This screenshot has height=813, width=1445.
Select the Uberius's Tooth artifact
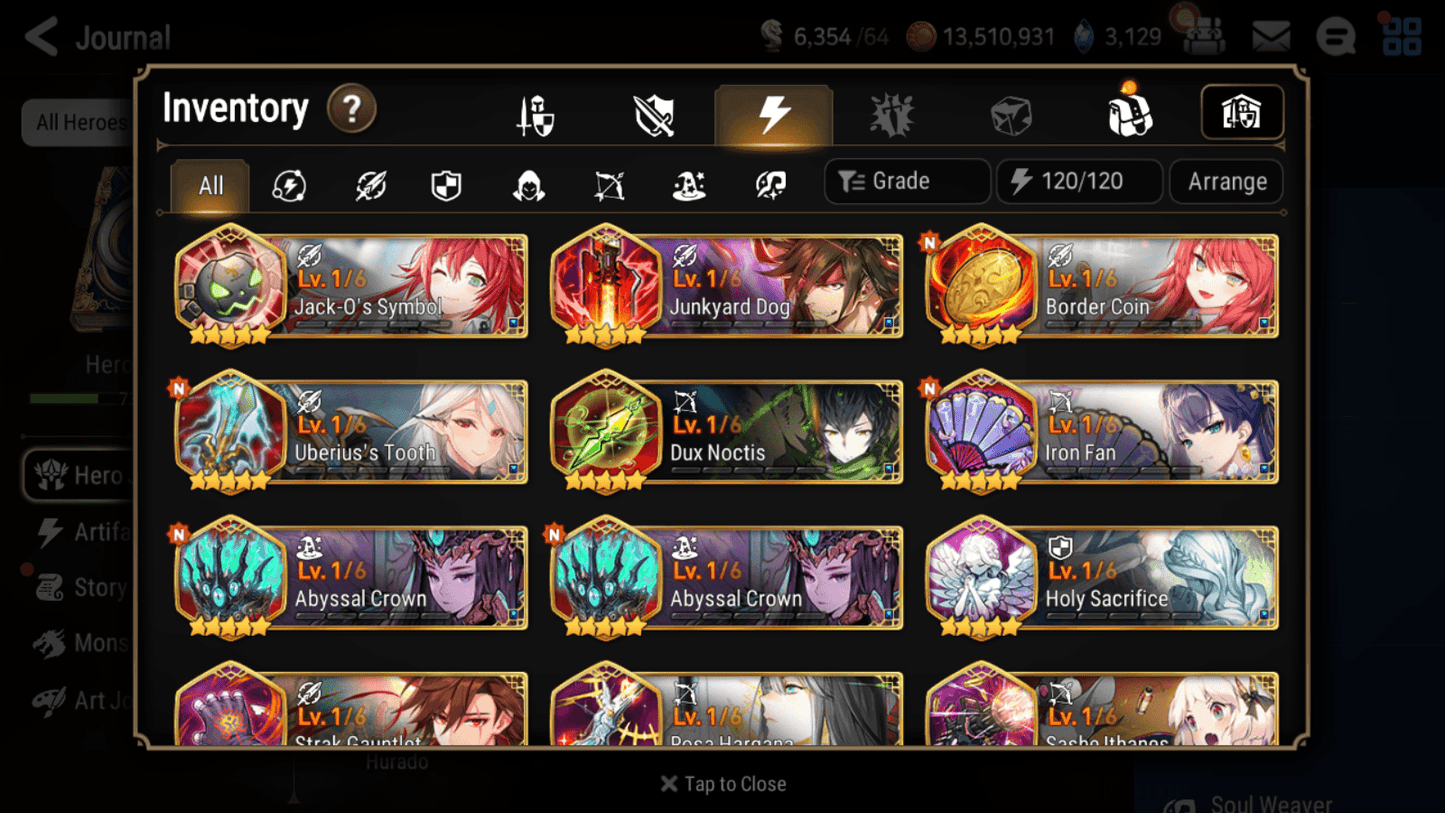350,431
